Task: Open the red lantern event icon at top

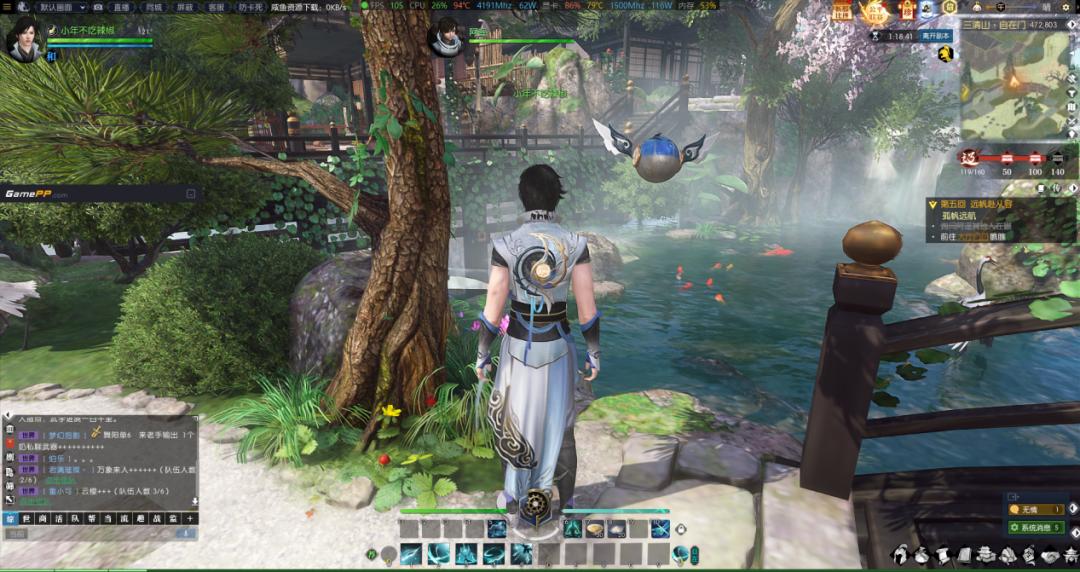Action: click(x=907, y=10)
